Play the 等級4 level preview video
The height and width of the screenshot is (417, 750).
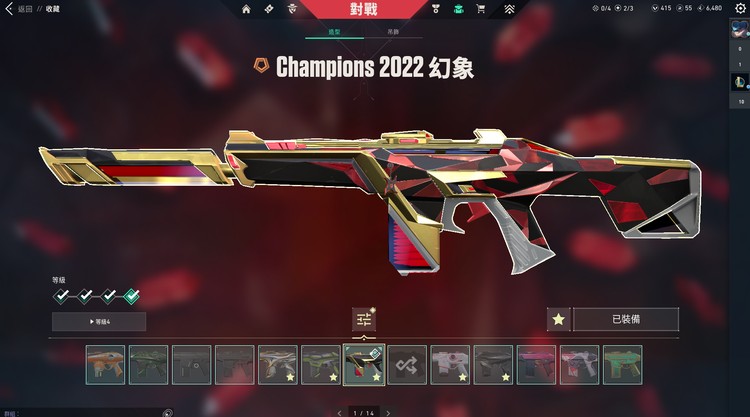99,321
